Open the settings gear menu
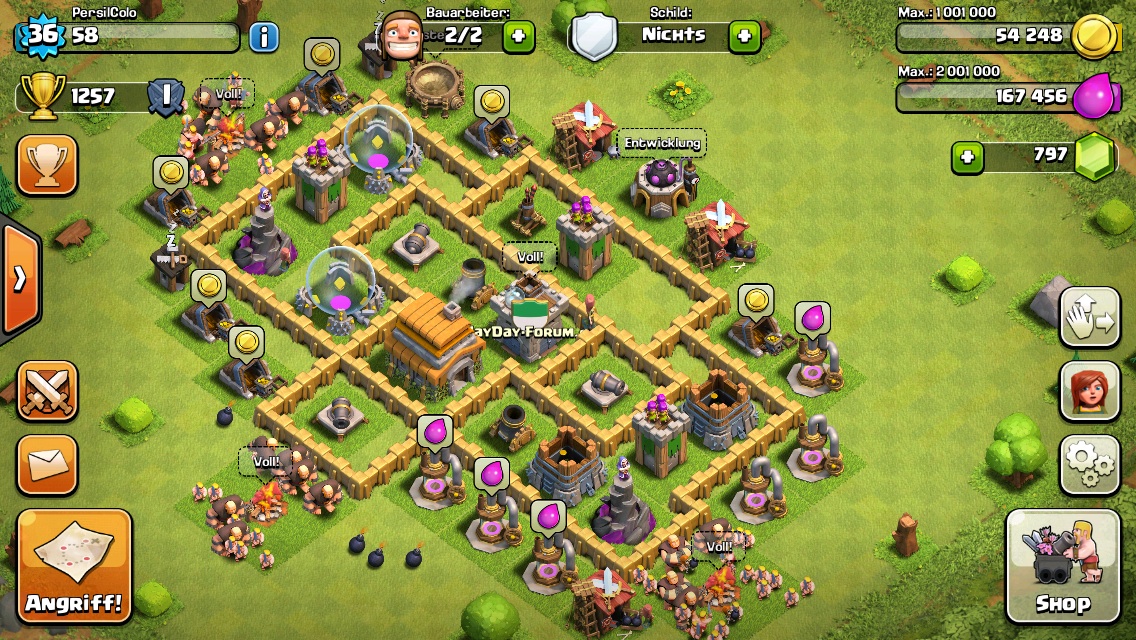 tap(1089, 464)
